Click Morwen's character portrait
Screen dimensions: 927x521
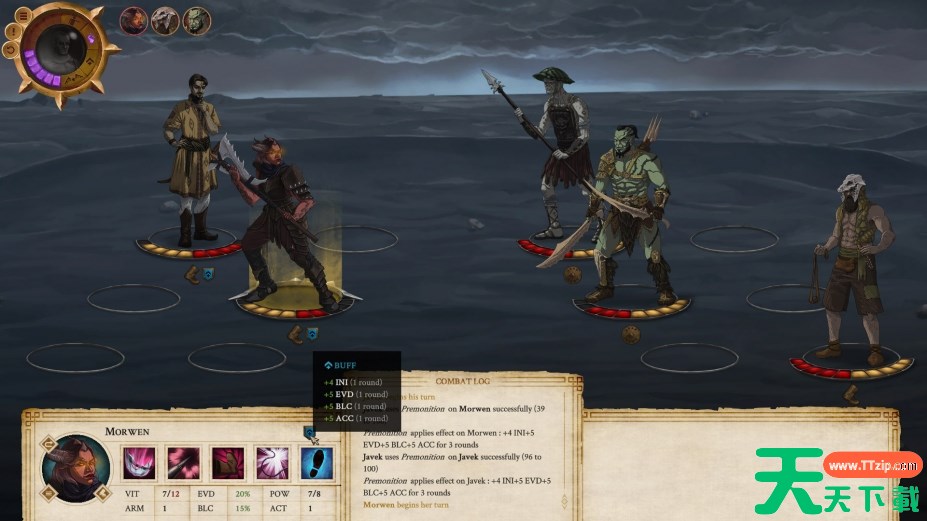(76, 467)
